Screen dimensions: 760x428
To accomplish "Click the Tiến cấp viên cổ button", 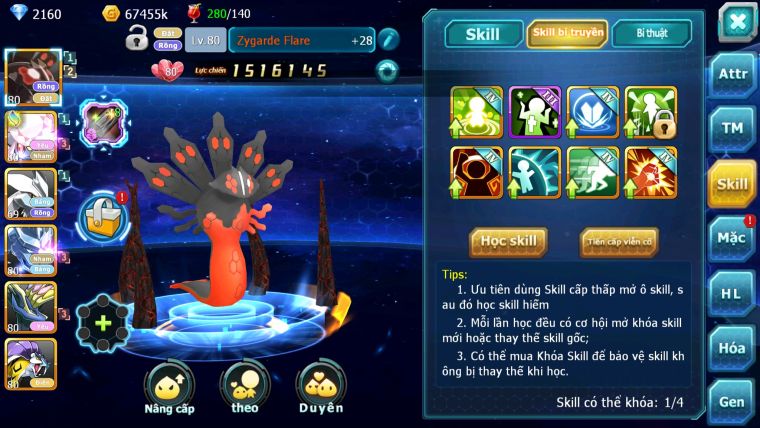I will coord(618,241).
